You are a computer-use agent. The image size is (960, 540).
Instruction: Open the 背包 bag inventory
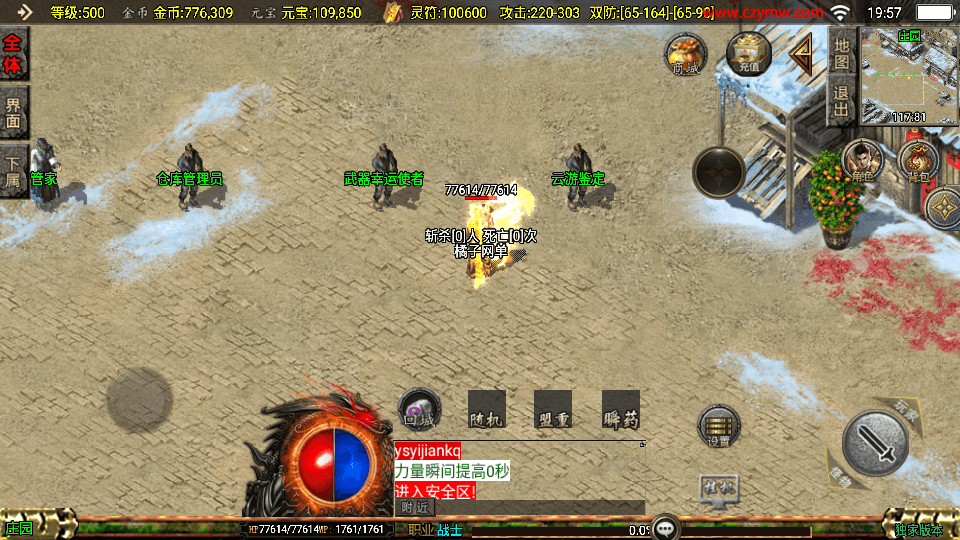click(918, 161)
